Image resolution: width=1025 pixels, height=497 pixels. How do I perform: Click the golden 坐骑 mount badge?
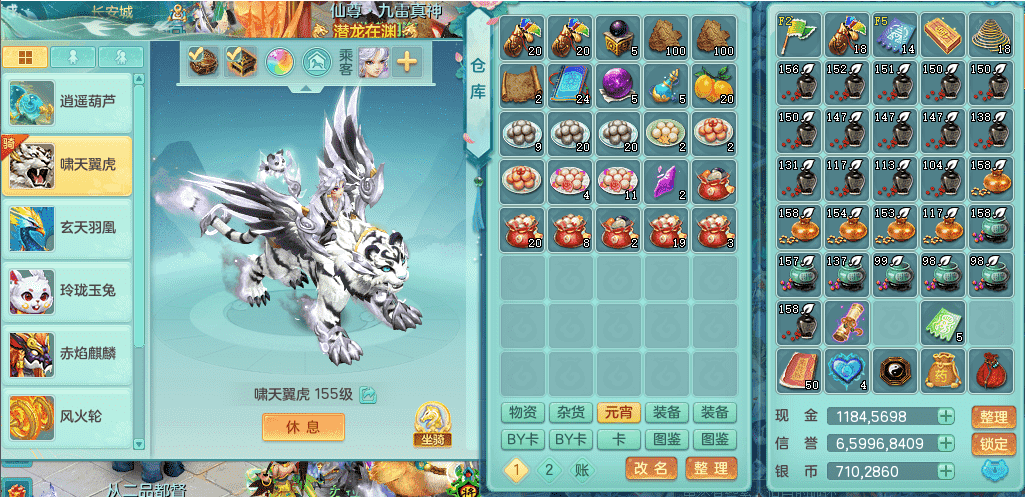430,424
